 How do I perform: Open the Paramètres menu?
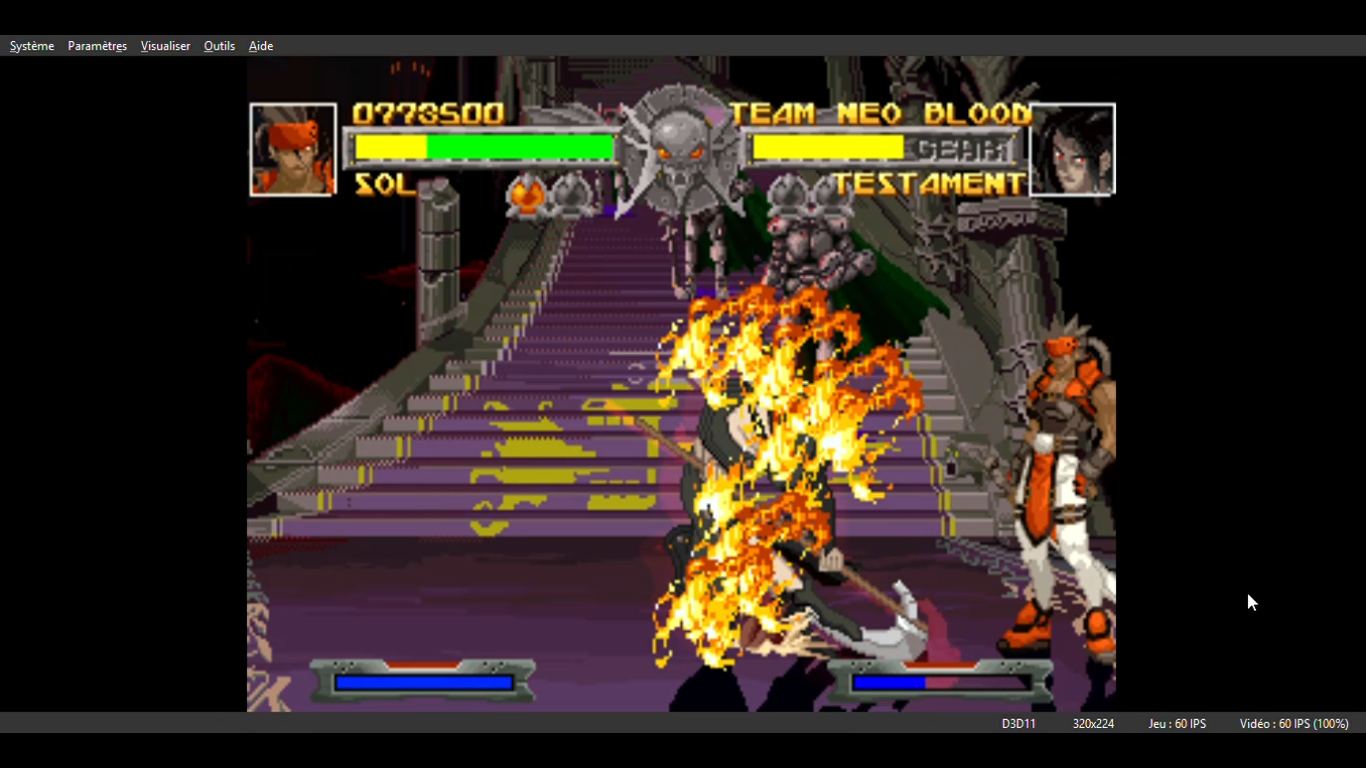coord(97,46)
